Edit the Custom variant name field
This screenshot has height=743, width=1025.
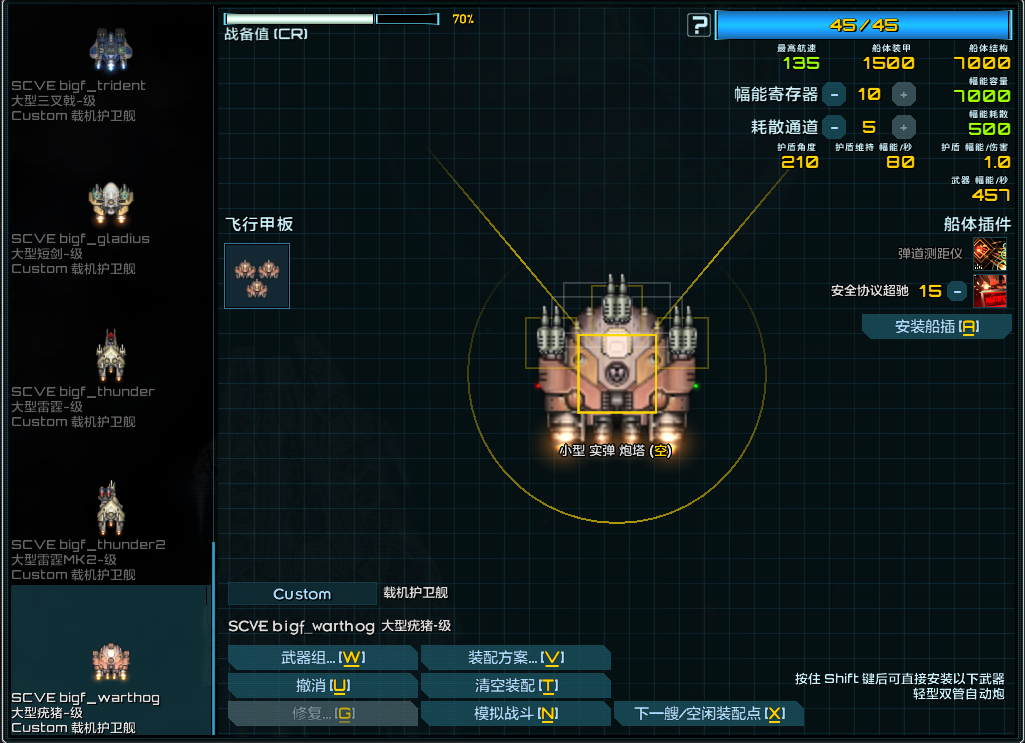[302, 594]
